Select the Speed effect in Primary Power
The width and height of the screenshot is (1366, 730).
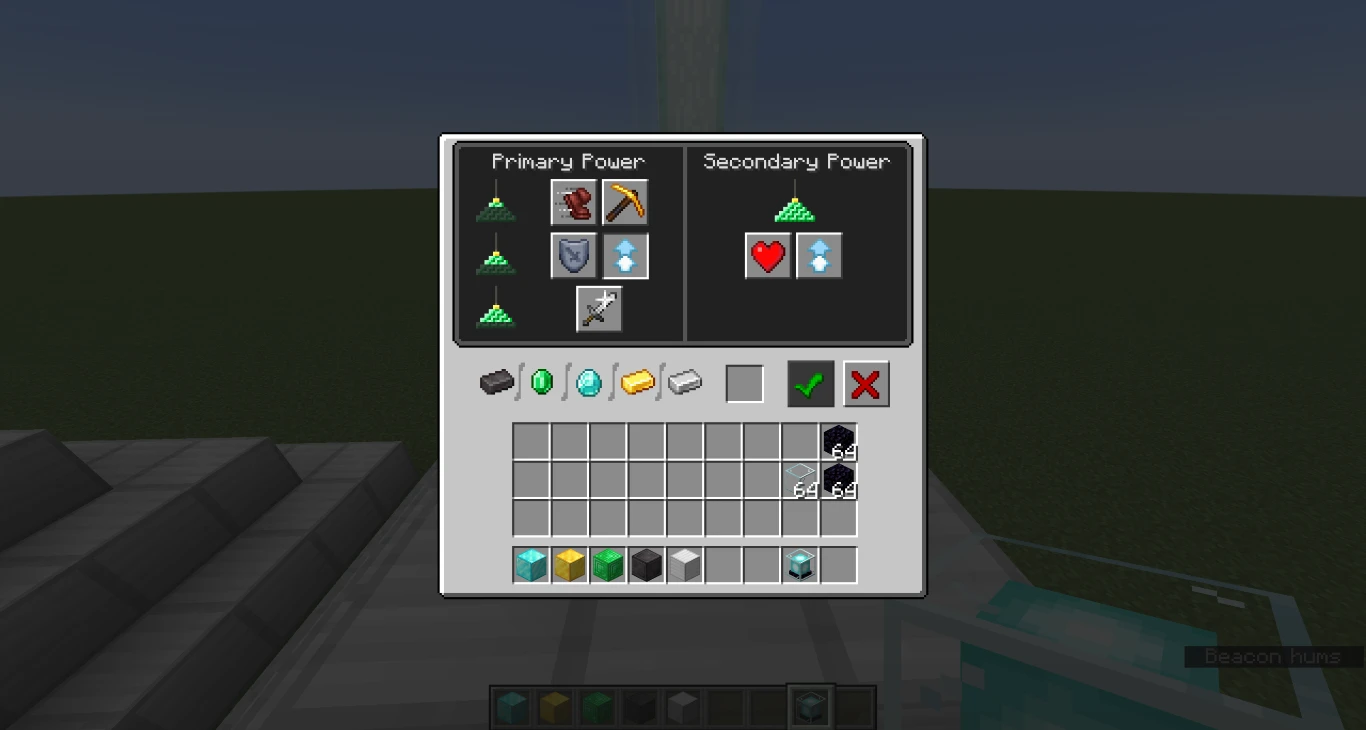click(573, 202)
